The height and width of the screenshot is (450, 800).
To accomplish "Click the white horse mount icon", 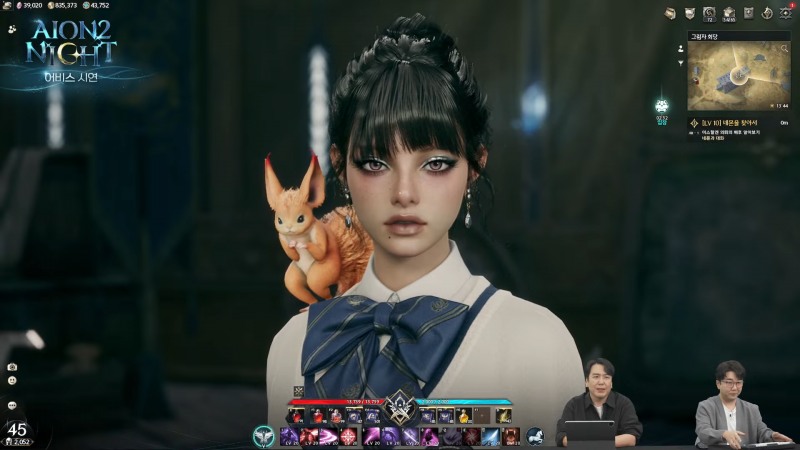I will (534, 436).
